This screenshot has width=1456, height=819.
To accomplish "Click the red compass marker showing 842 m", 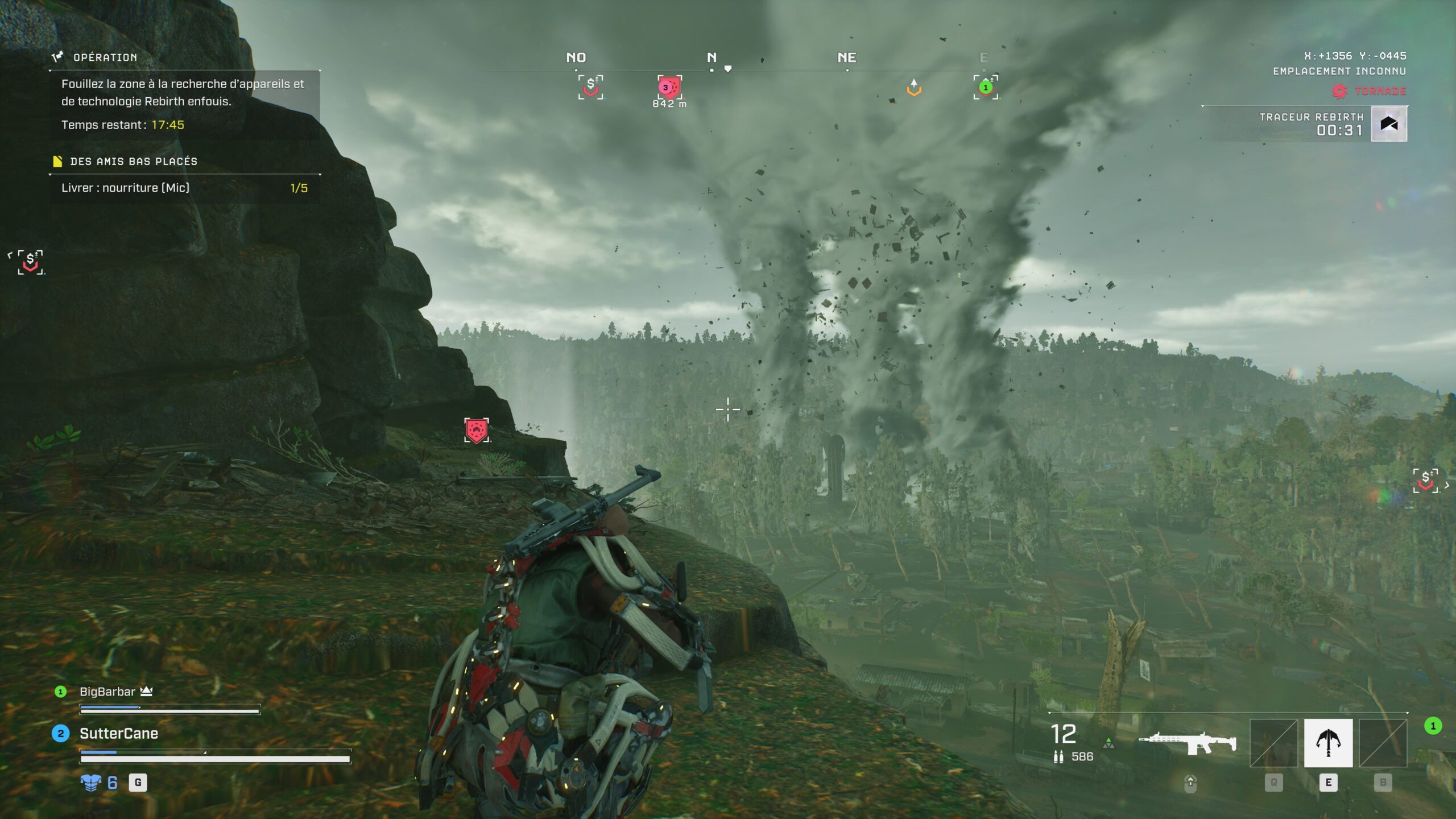I will pyautogui.click(x=669, y=88).
